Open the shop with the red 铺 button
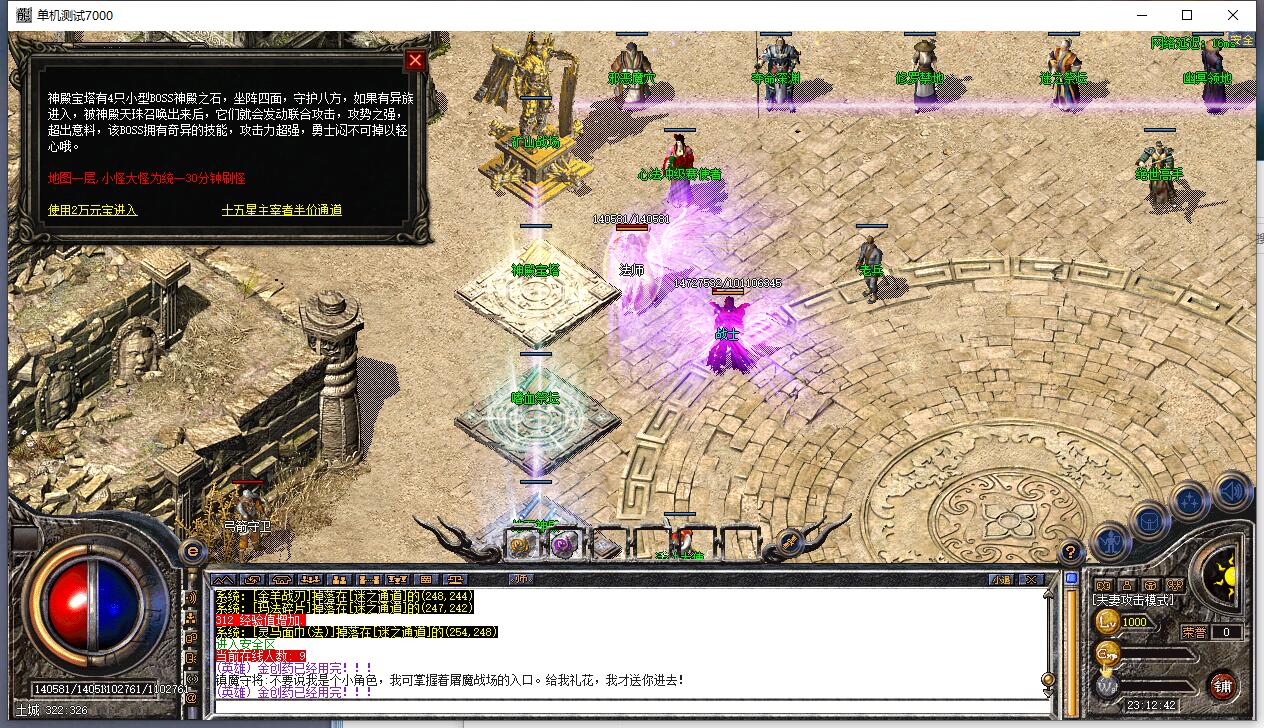Screen dimensions: 1264x728 [1222, 685]
